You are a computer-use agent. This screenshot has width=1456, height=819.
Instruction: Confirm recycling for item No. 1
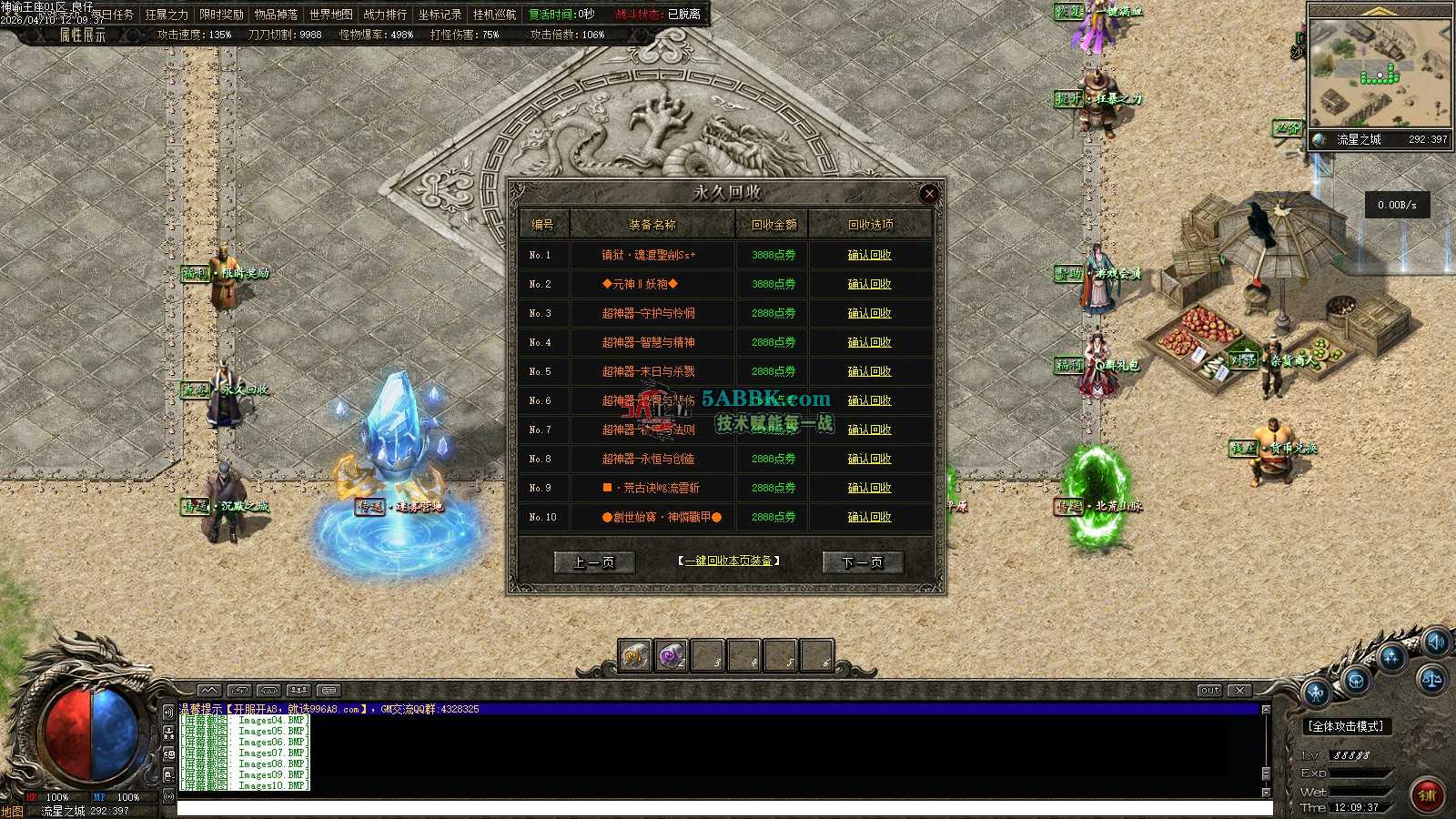click(869, 255)
